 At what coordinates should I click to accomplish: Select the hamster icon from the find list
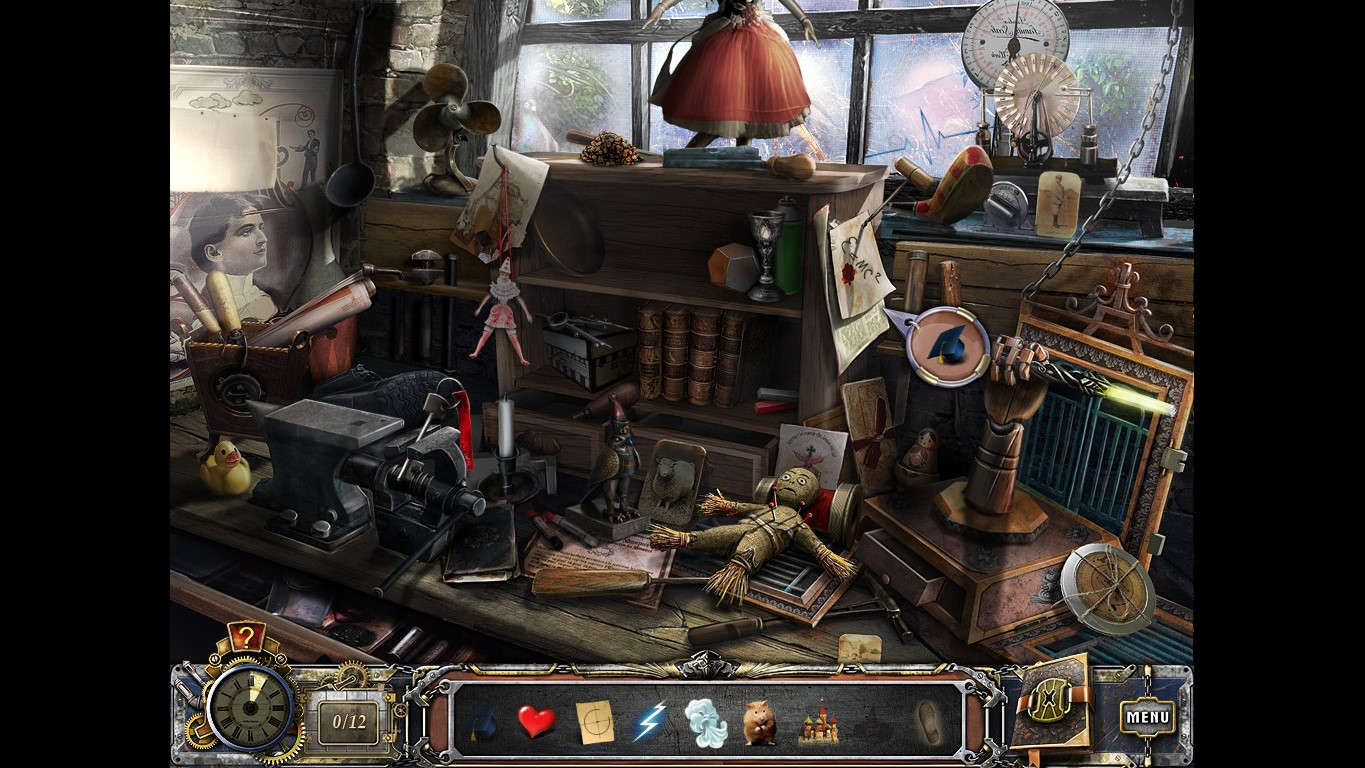point(760,722)
